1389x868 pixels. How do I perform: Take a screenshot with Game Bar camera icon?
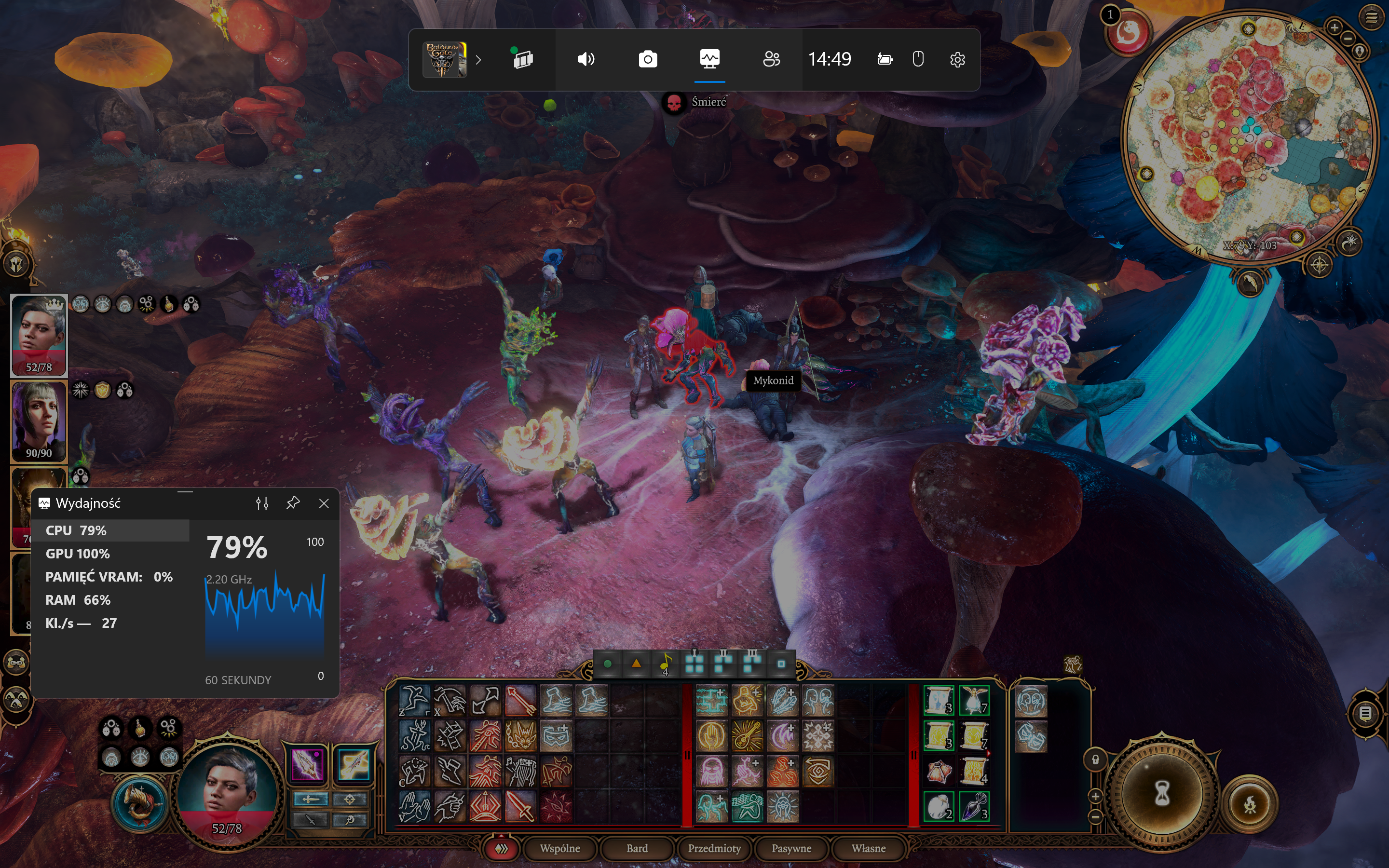pos(647,59)
